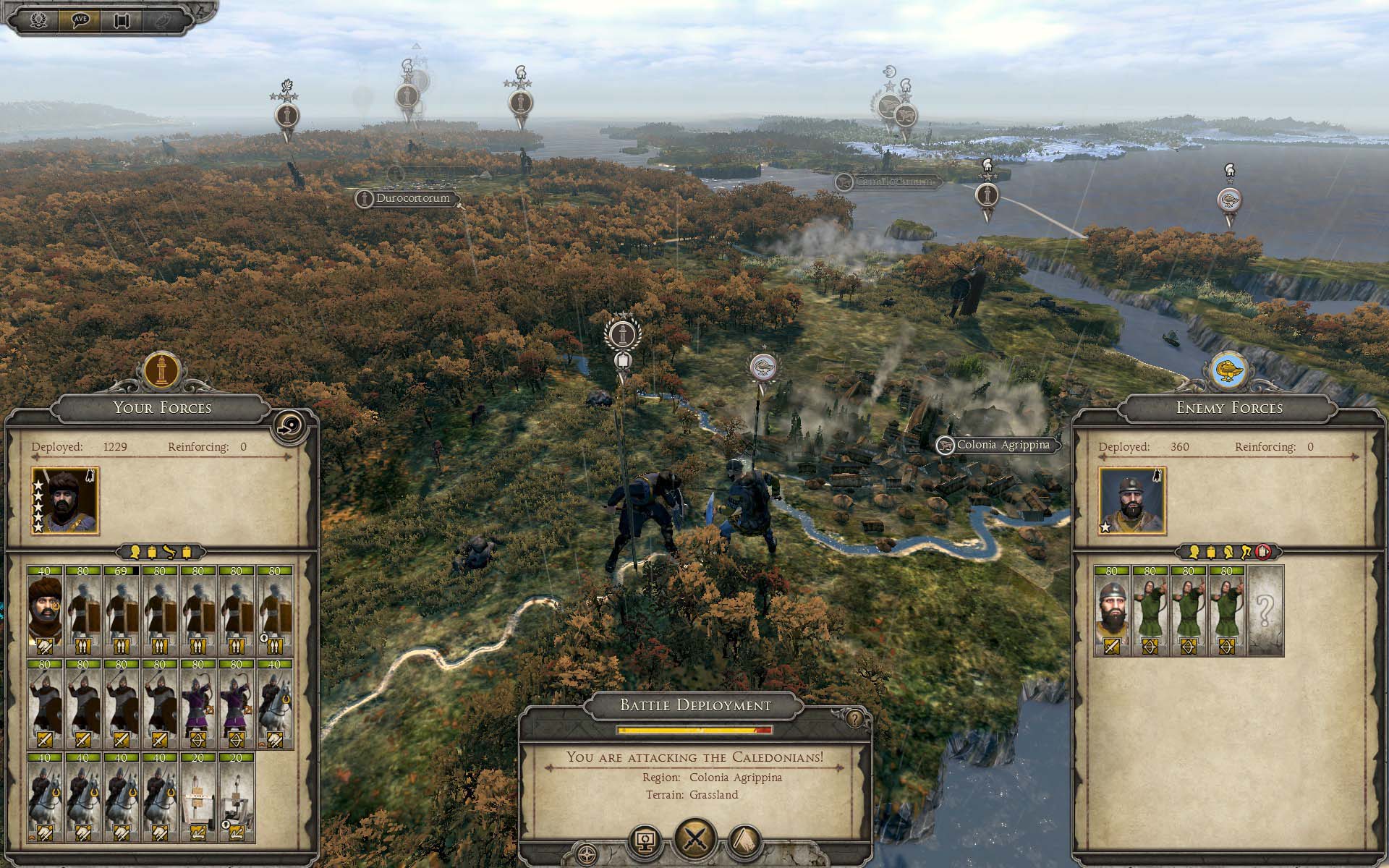Click the faction emblem above Enemy Forces
The width and height of the screenshot is (1389, 868).
[1229, 370]
